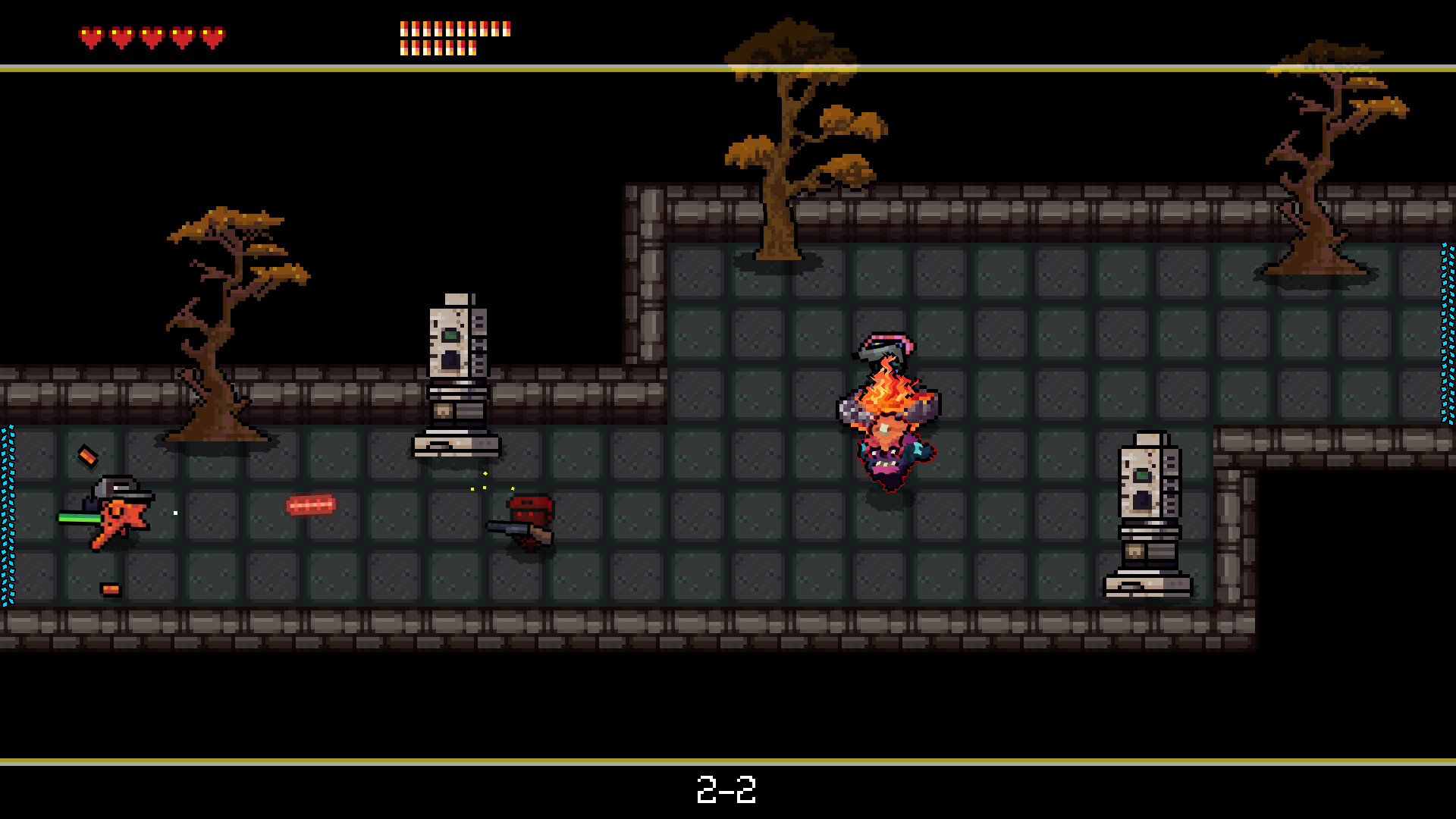The height and width of the screenshot is (819, 1456).
Task: Click the first heart in the health bar
Action: pyautogui.click(x=91, y=33)
